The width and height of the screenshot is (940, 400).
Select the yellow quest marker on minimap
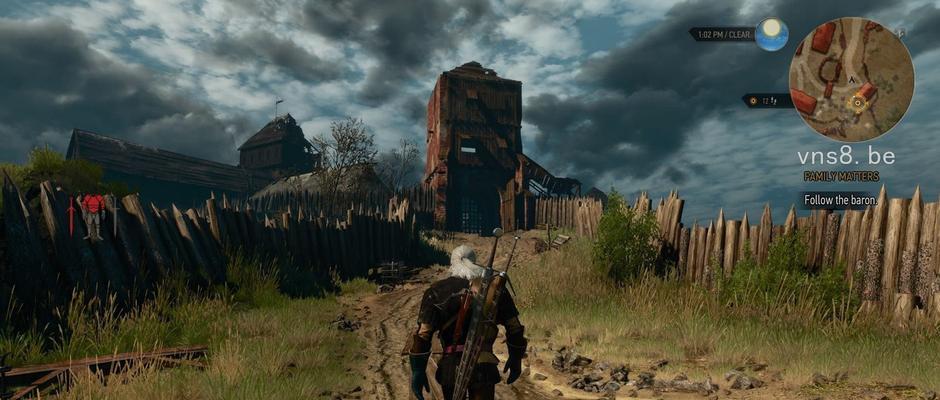858,101
